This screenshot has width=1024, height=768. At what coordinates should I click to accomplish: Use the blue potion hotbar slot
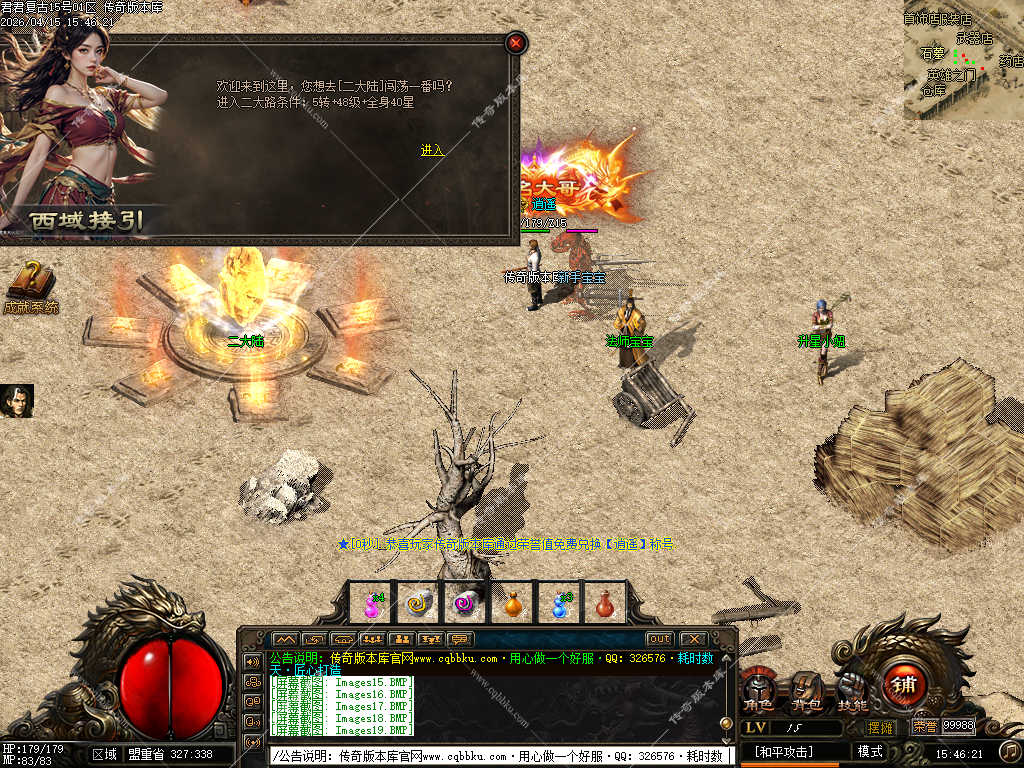(560, 604)
